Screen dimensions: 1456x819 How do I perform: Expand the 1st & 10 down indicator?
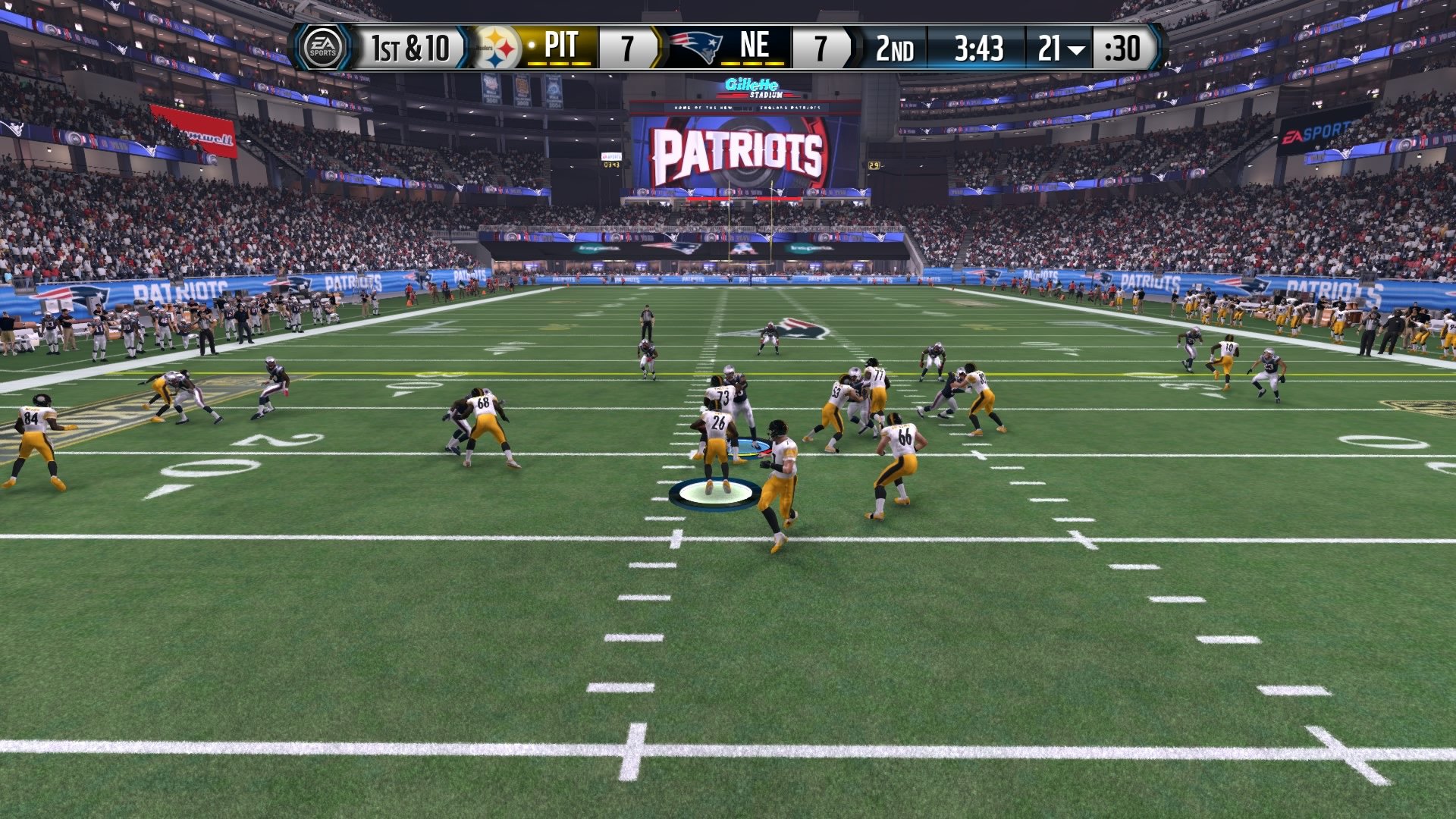pos(409,48)
